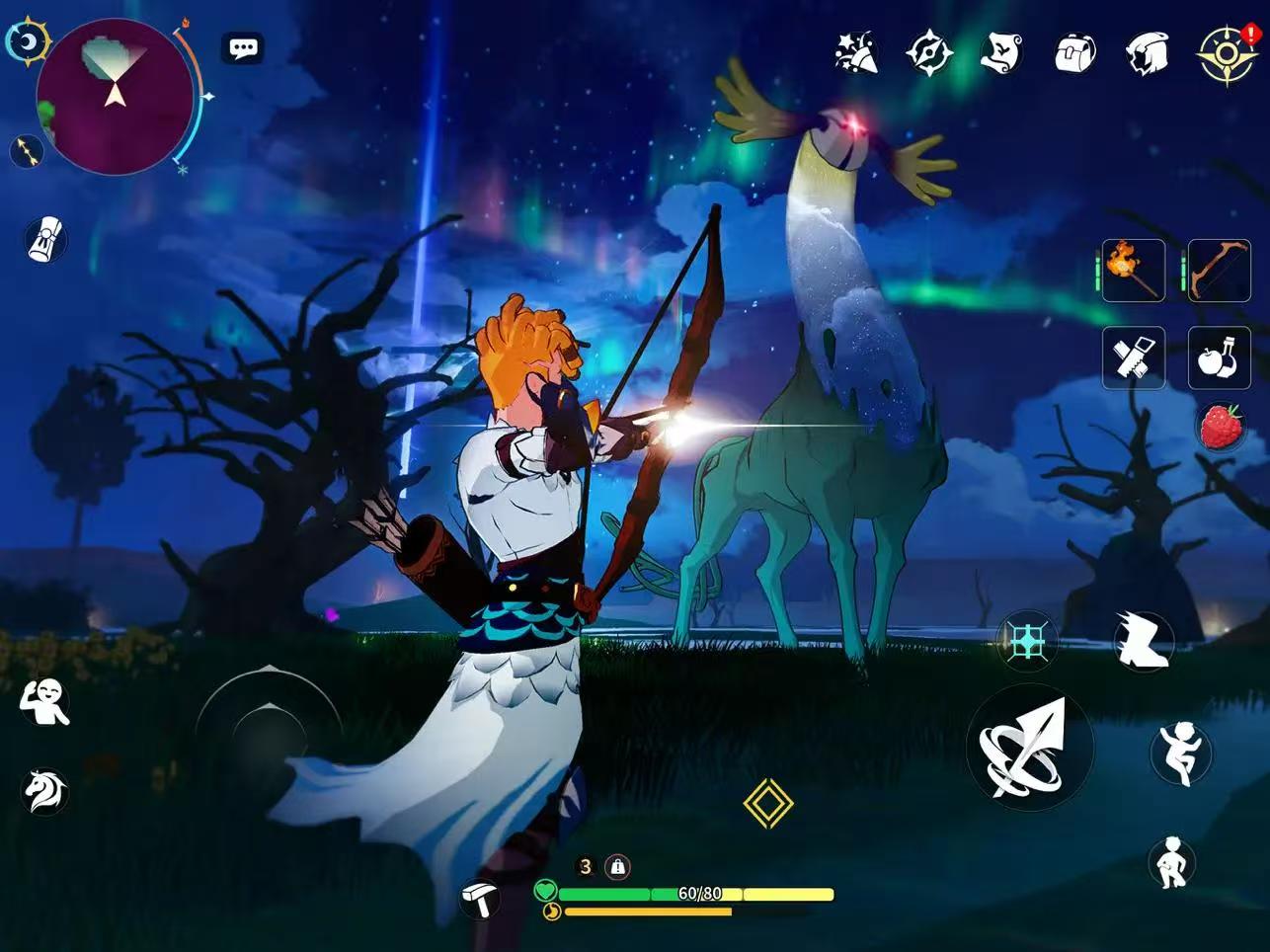
Task: Open the parchment scroll icon in top bar
Action: pos(1001,52)
